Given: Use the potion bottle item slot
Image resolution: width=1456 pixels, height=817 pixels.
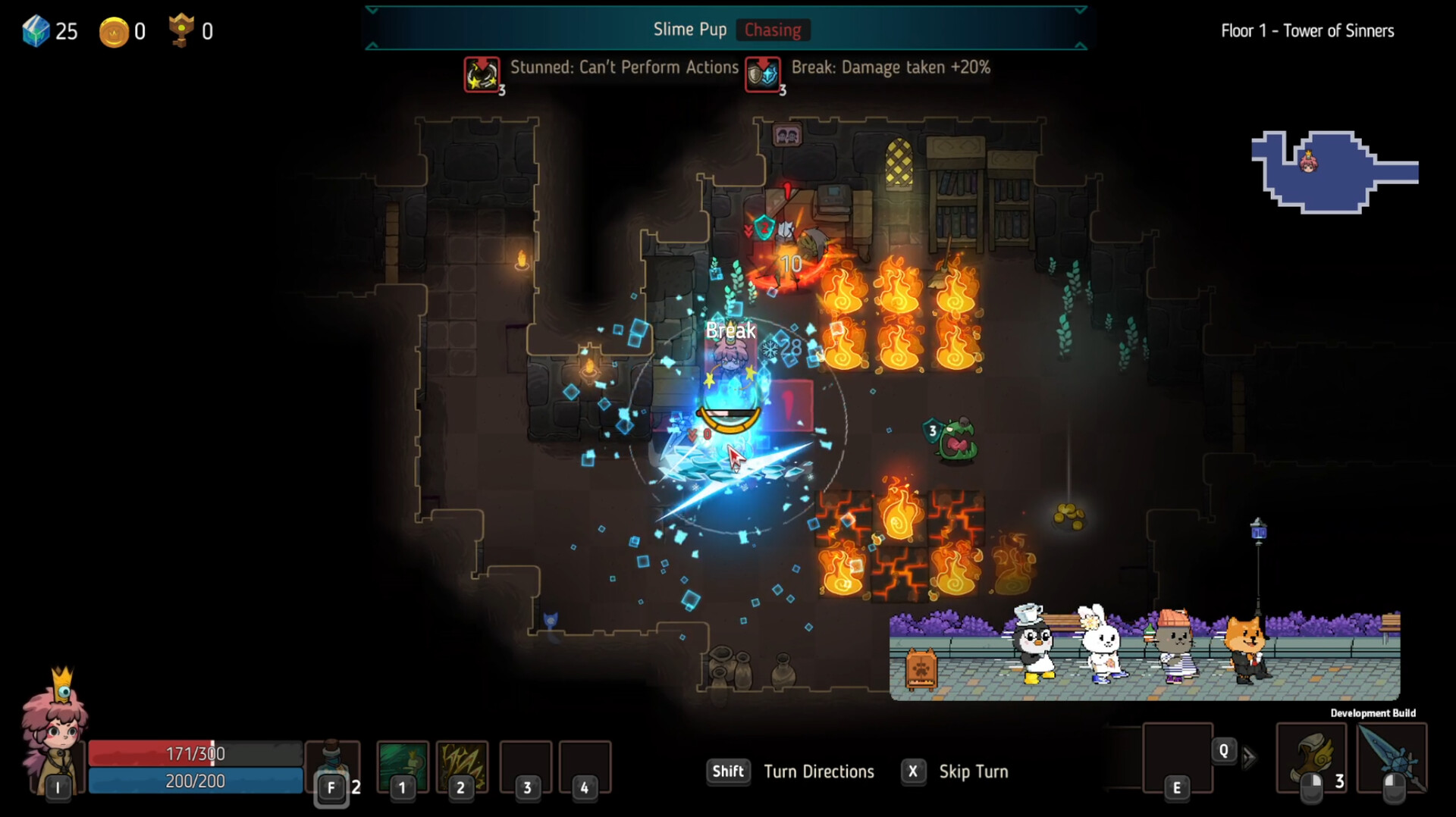Looking at the screenshot, I should (332, 764).
